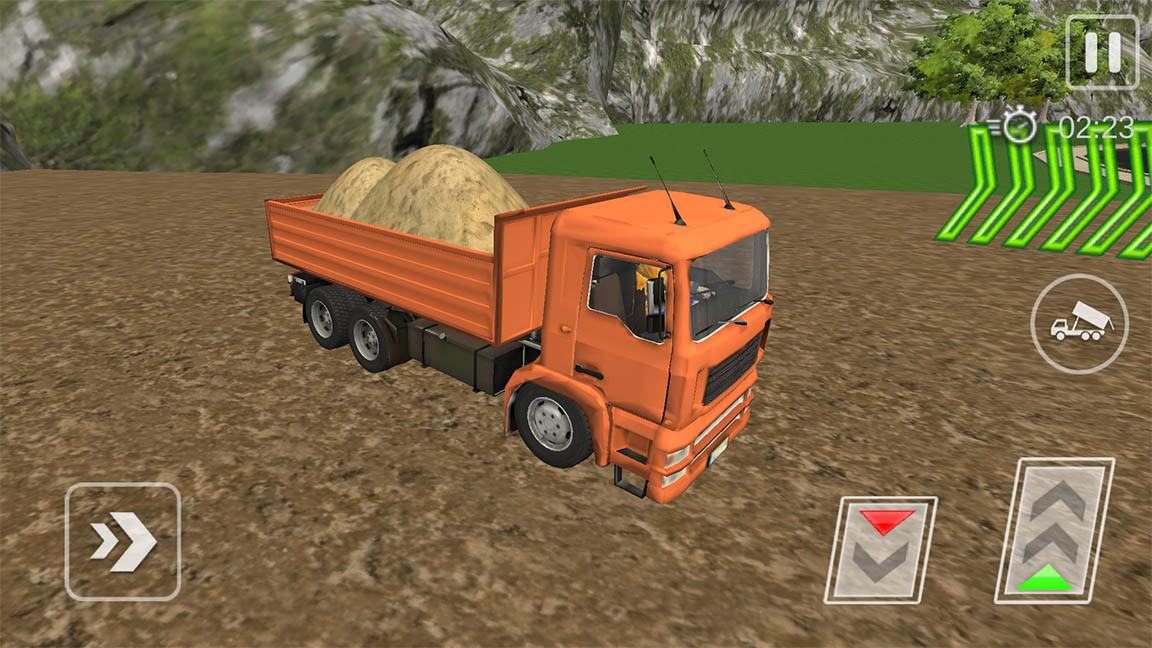Tap the green accelerate pedal

pyautogui.click(x=1054, y=530)
